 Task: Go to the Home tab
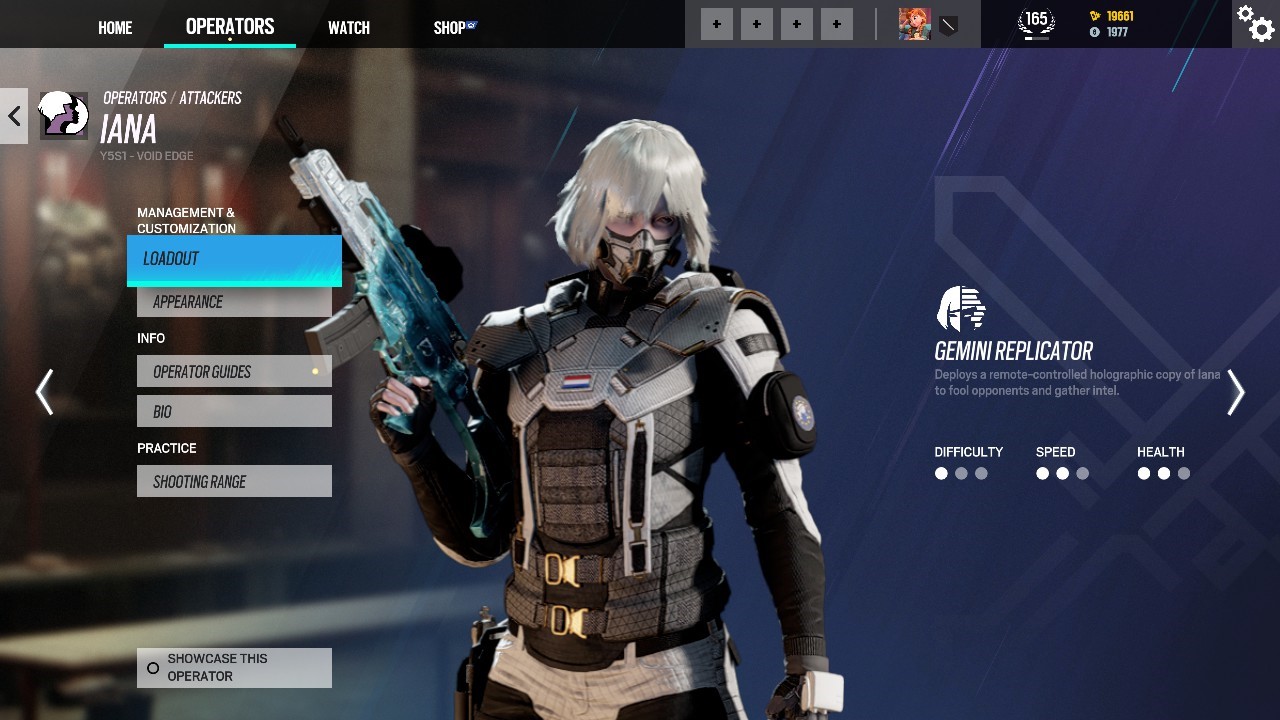[115, 28]
